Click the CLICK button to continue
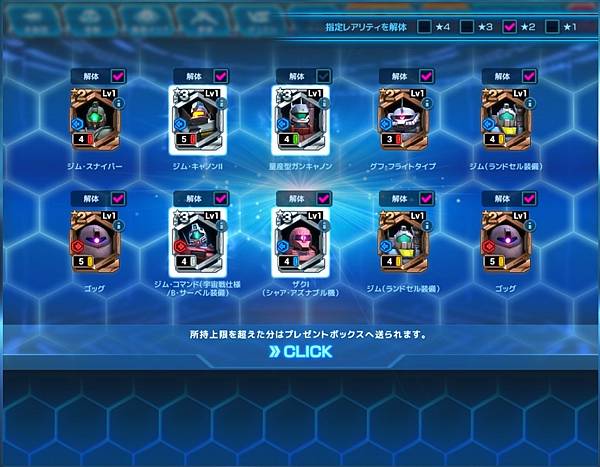The image size is (600, 467). 301,351
